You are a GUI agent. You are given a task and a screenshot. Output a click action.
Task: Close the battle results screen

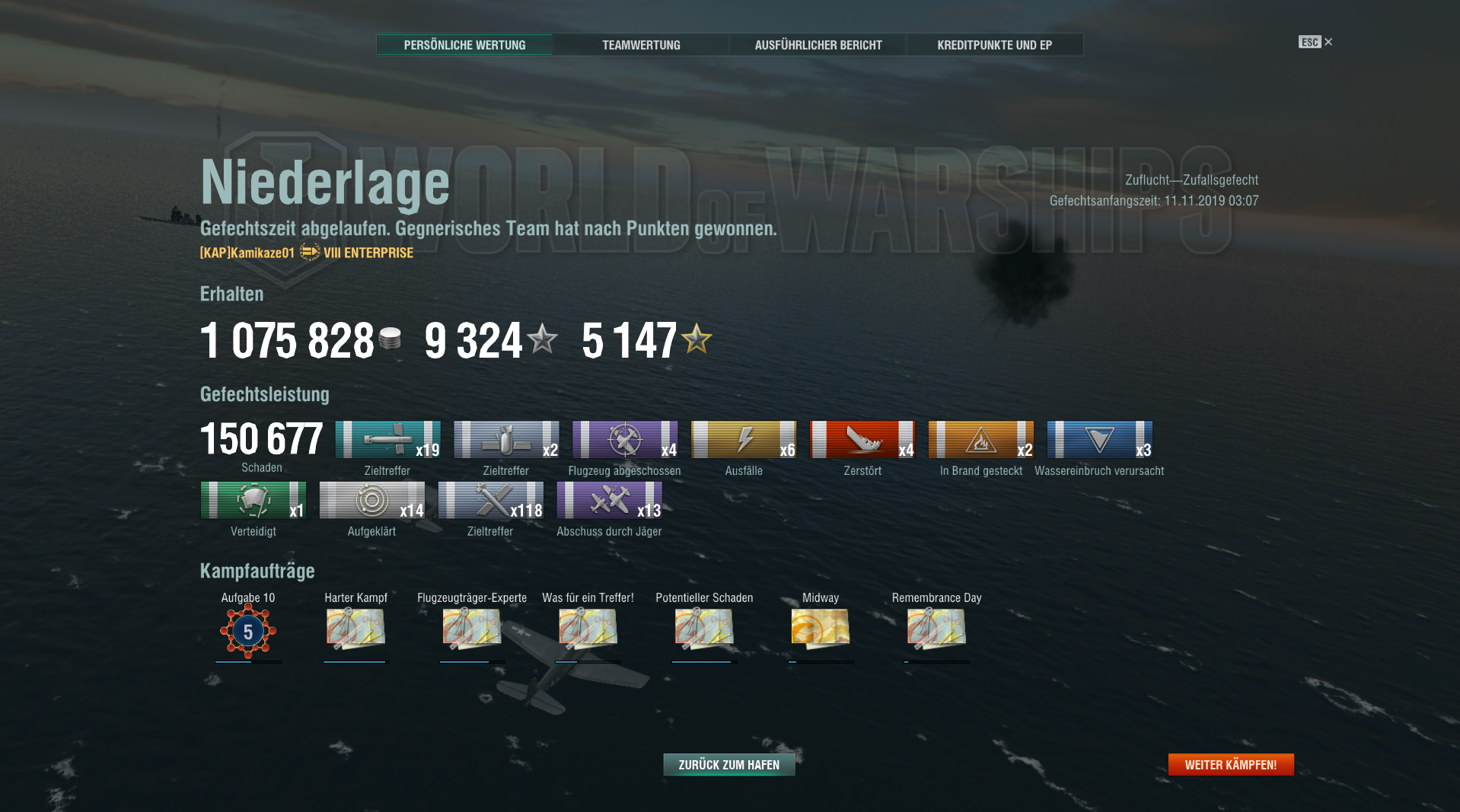[x=1328, y=42]
